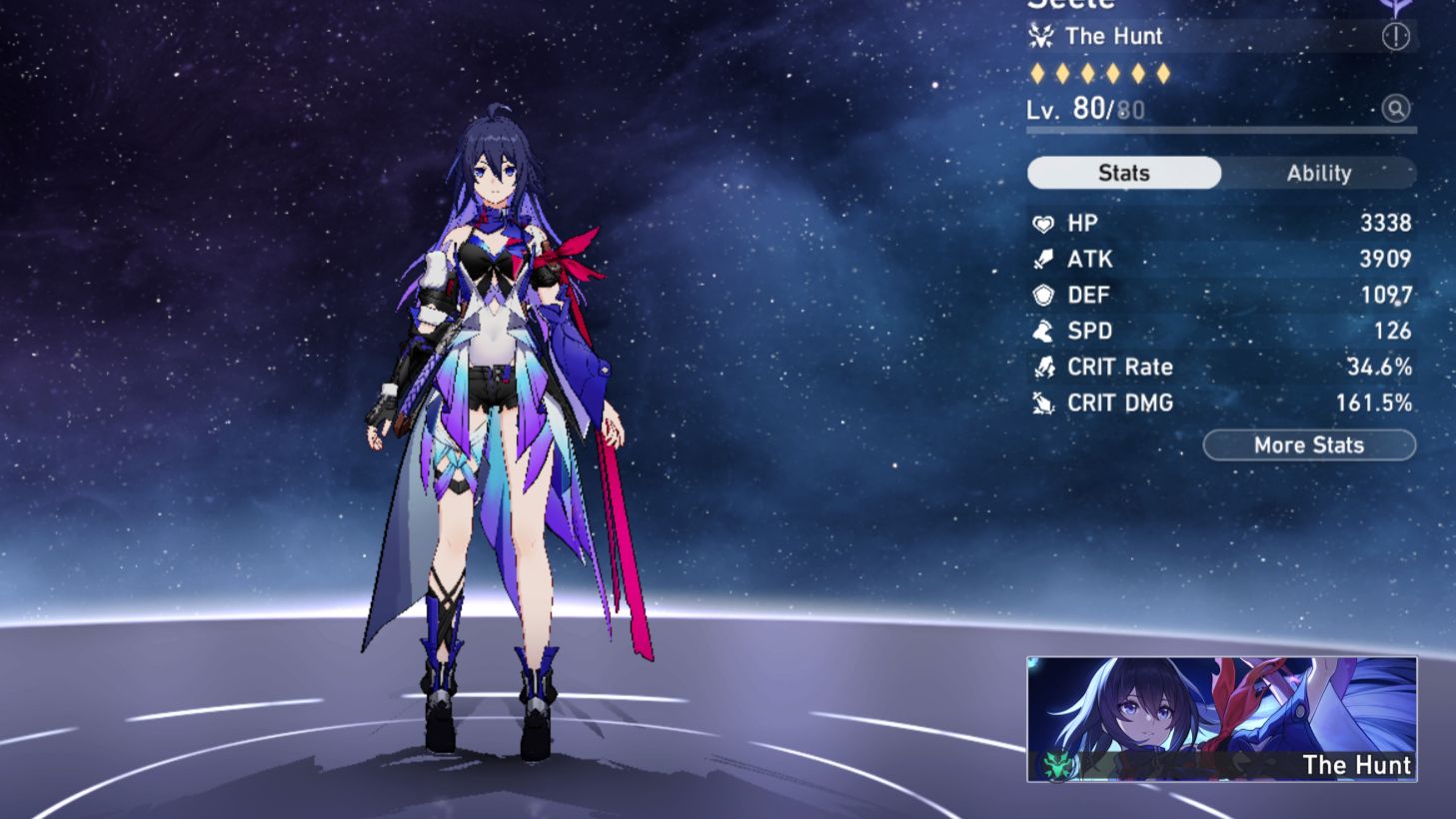Select the CRIT Rate icon

(x=1043, y=368)
